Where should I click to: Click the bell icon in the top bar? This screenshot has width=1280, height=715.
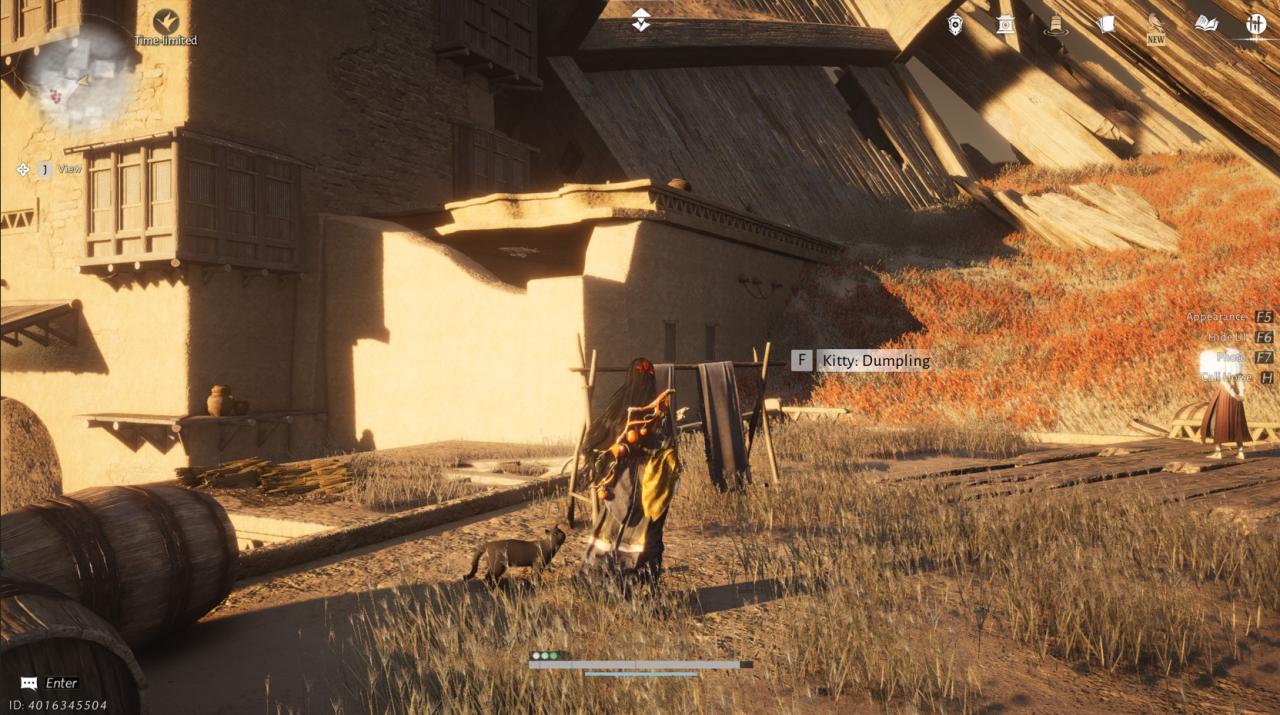point(1054,25)
